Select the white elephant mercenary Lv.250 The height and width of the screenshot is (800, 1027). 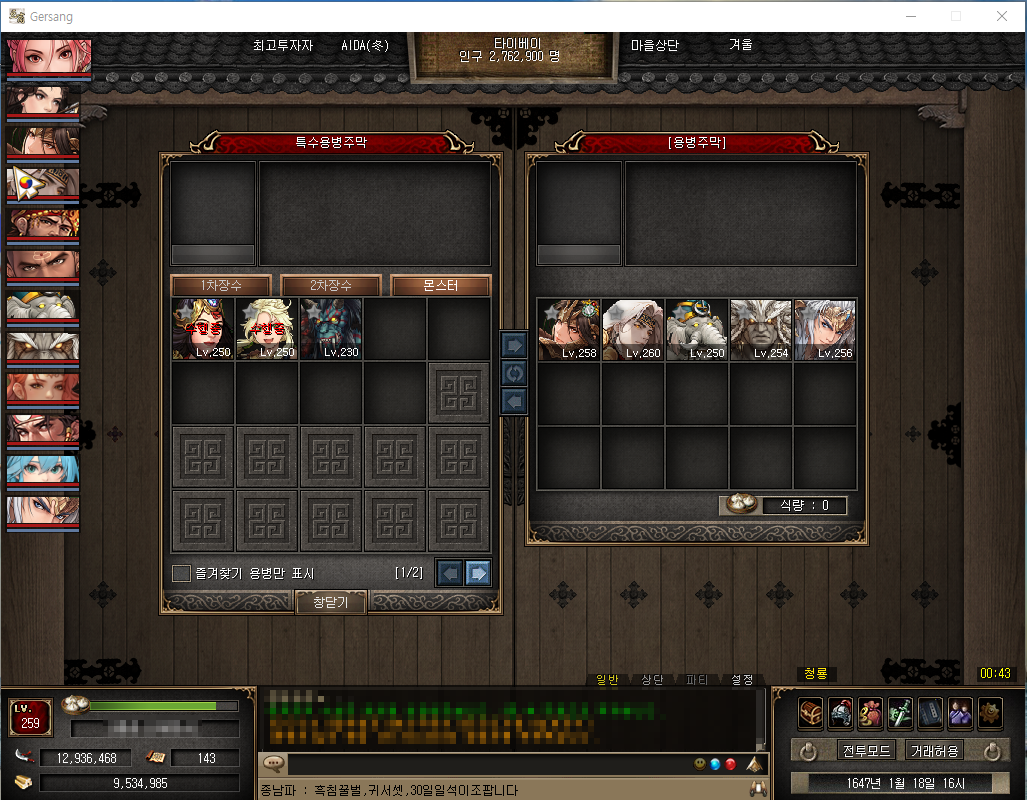coord(697,329)
